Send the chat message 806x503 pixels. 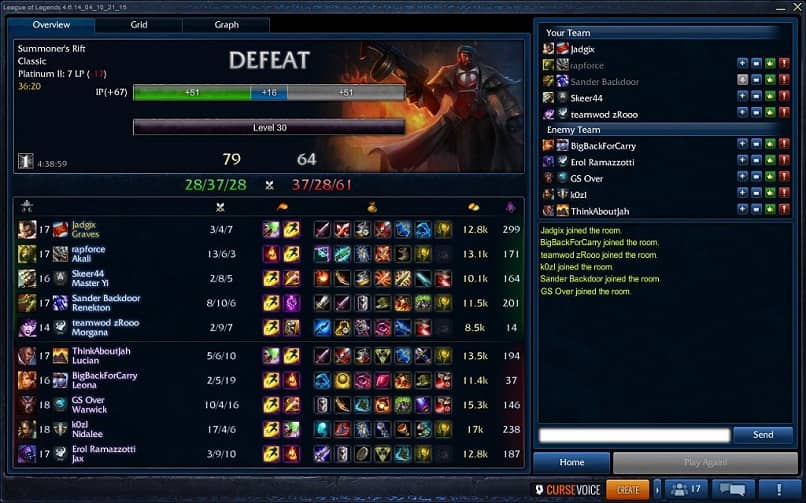pos(762,435)
